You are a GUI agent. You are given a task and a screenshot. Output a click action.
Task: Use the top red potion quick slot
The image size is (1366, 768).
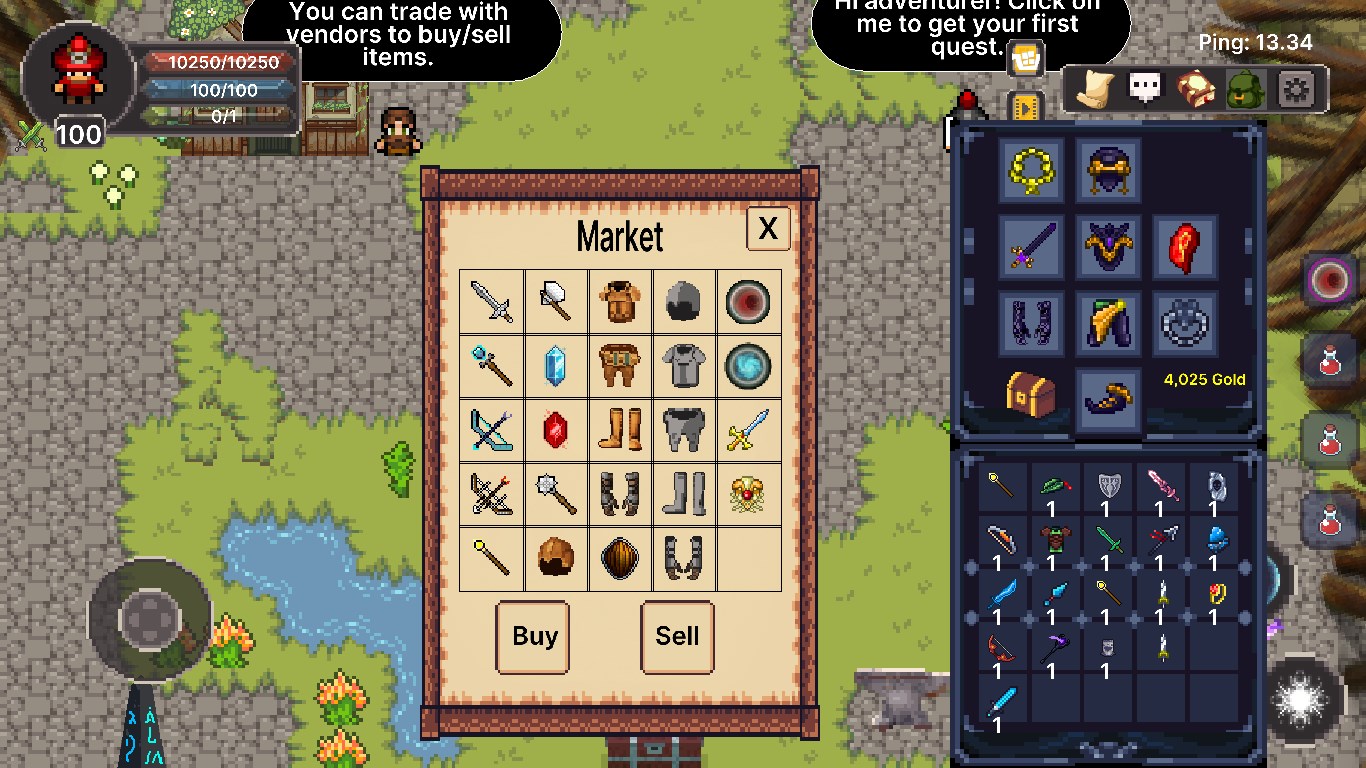(1330, 360)
